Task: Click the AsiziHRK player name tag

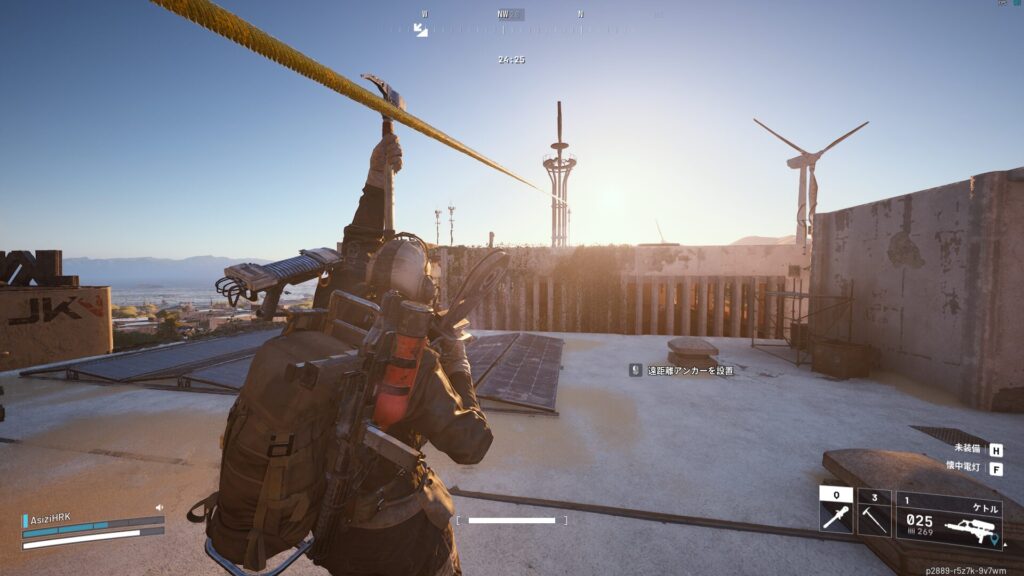Action: (x=49, y=519)
